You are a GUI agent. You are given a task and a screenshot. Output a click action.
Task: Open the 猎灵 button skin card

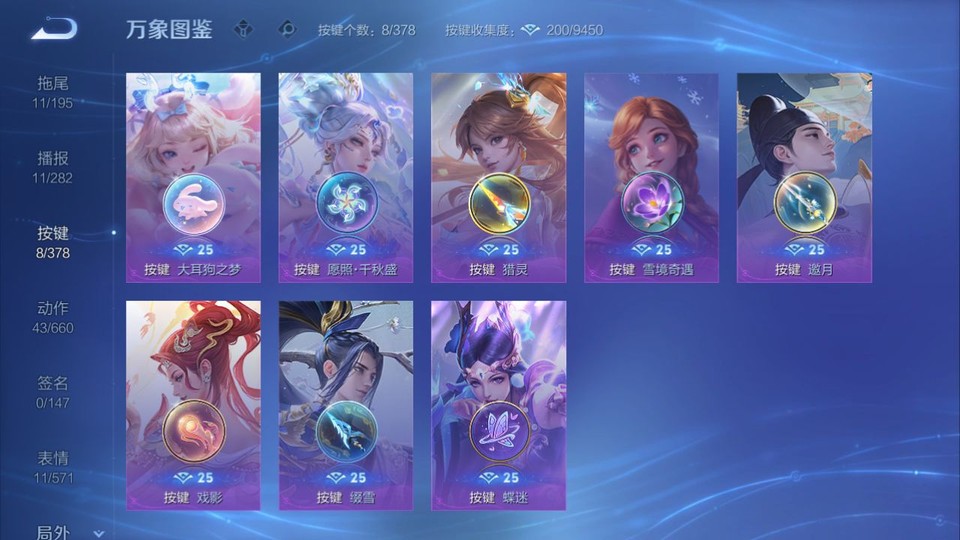[498, 178]
